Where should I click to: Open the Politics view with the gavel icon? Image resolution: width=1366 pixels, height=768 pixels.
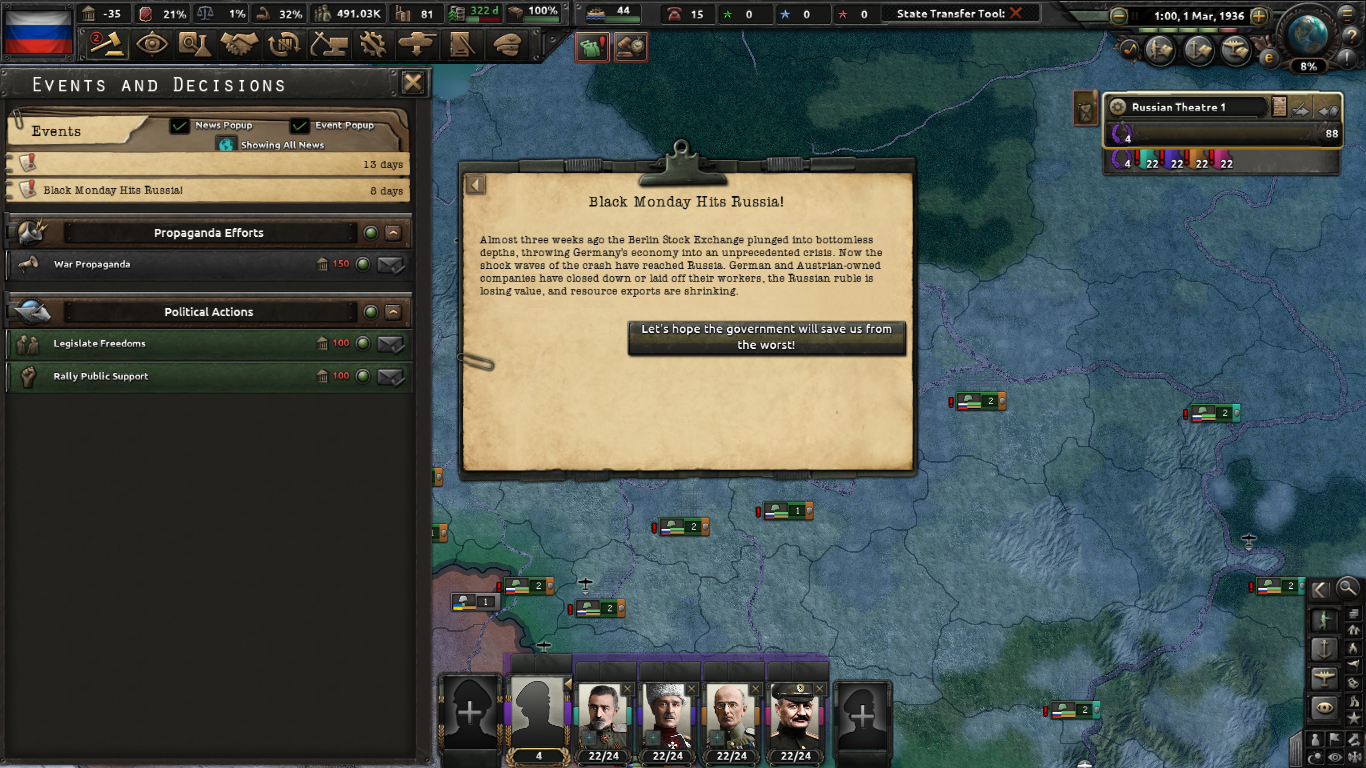click(107, 45)
